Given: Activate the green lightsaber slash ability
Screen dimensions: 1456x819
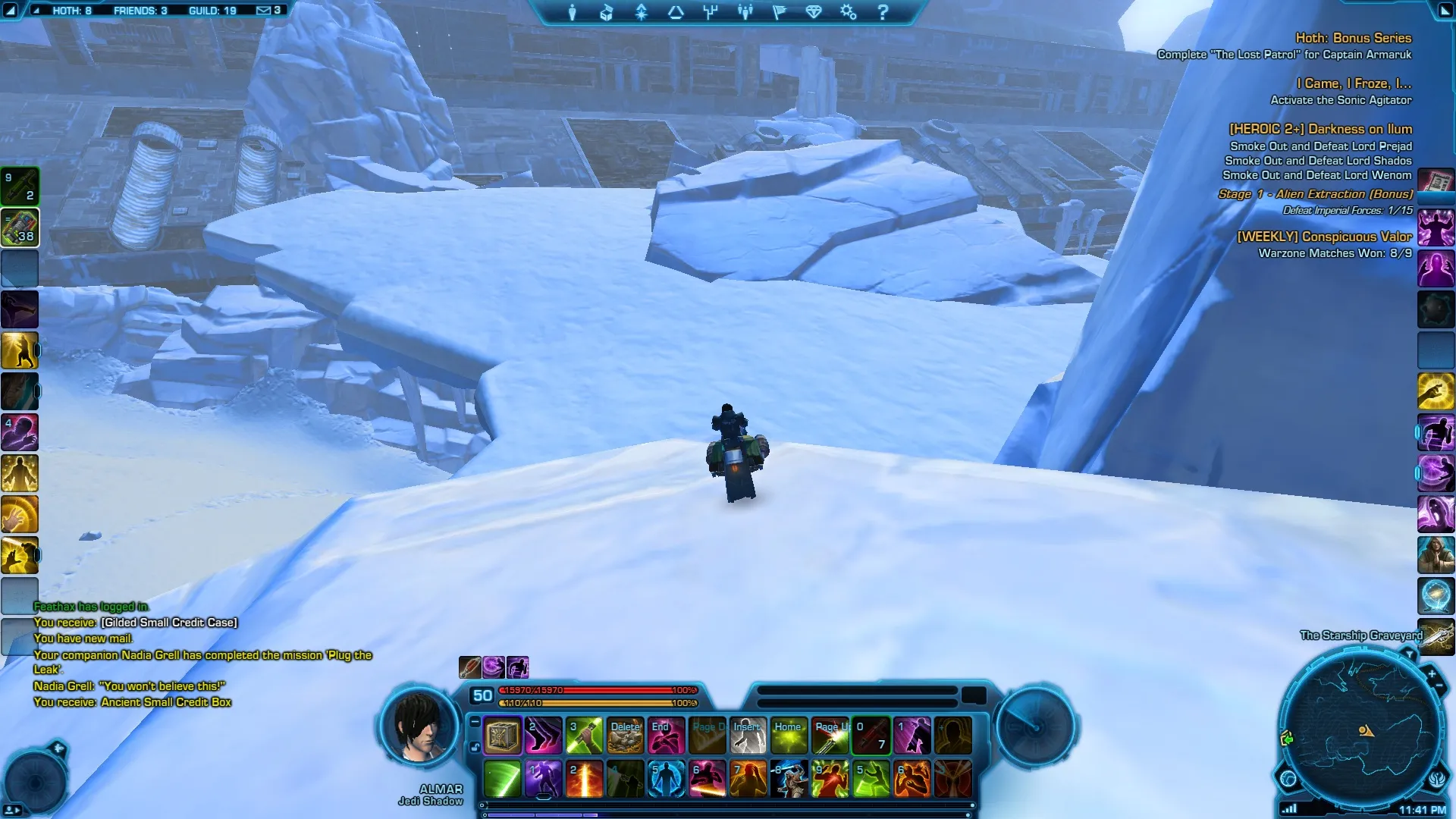Looking at the screenshot, I should point(502,779).
